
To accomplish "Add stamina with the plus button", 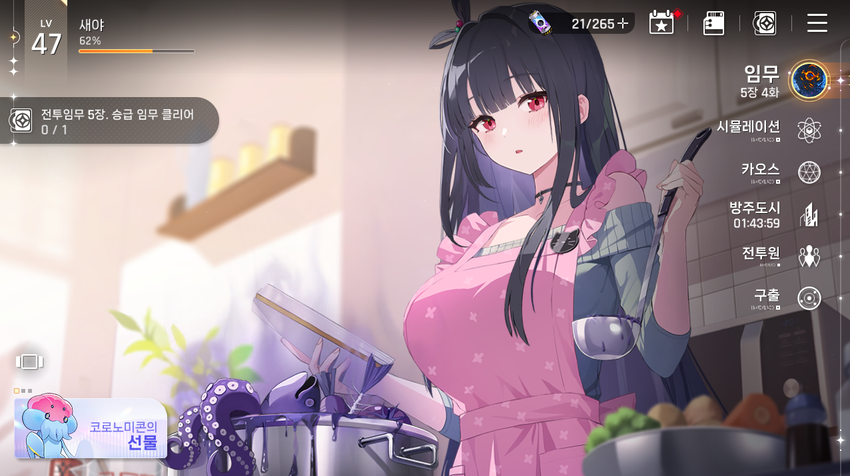I will [623, 23].
